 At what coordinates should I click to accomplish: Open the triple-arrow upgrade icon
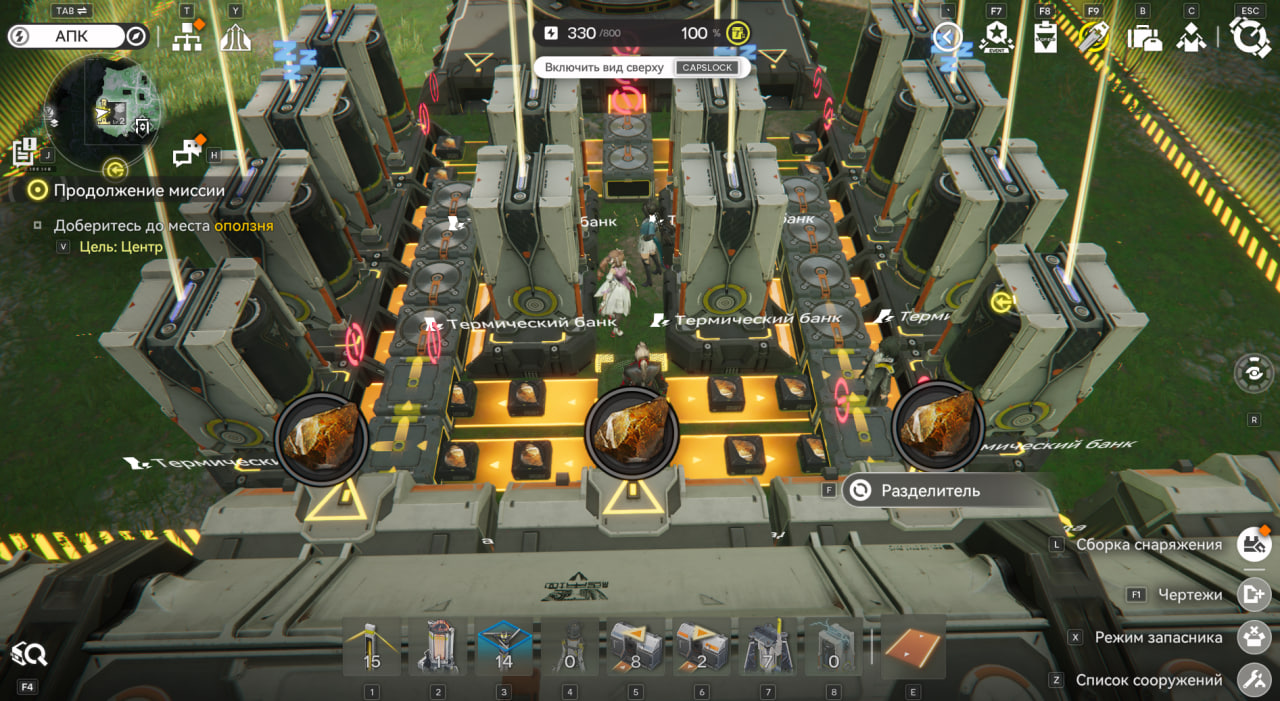tap(235, 38)
